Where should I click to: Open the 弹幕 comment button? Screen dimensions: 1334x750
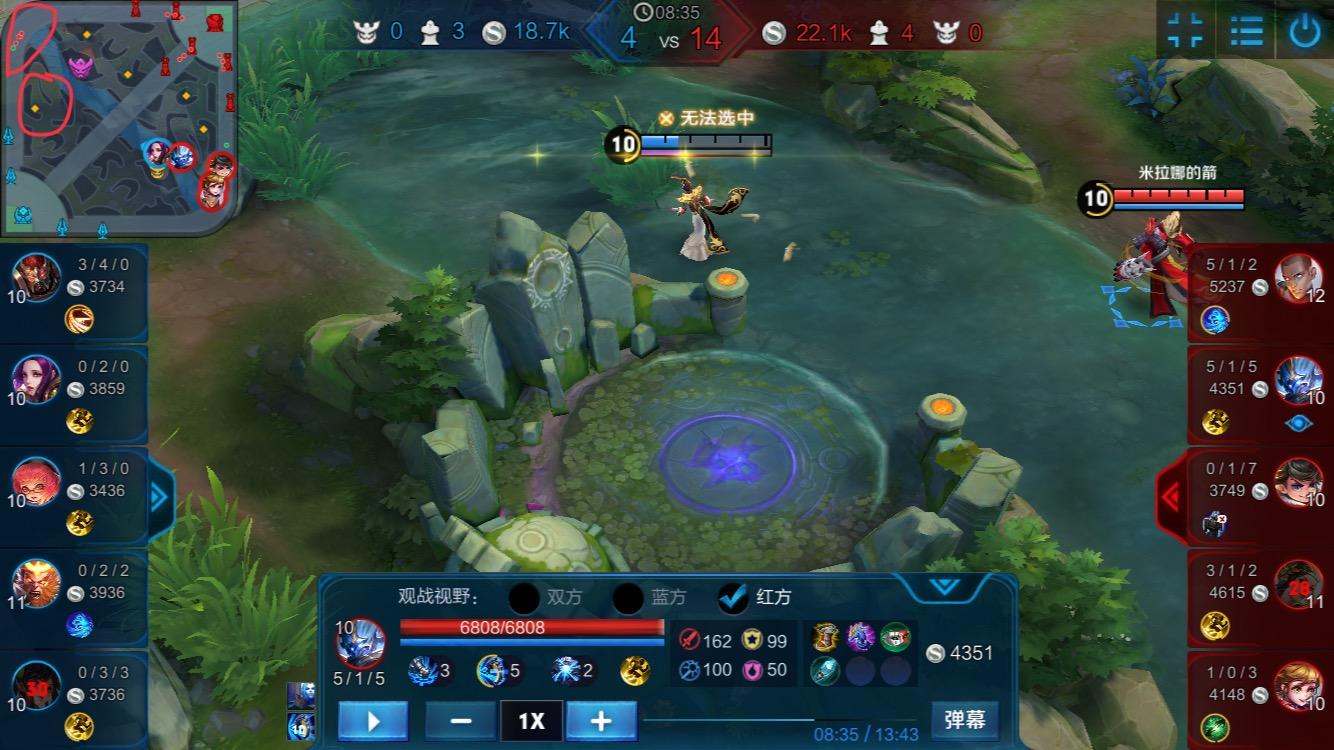pos(964,719)
